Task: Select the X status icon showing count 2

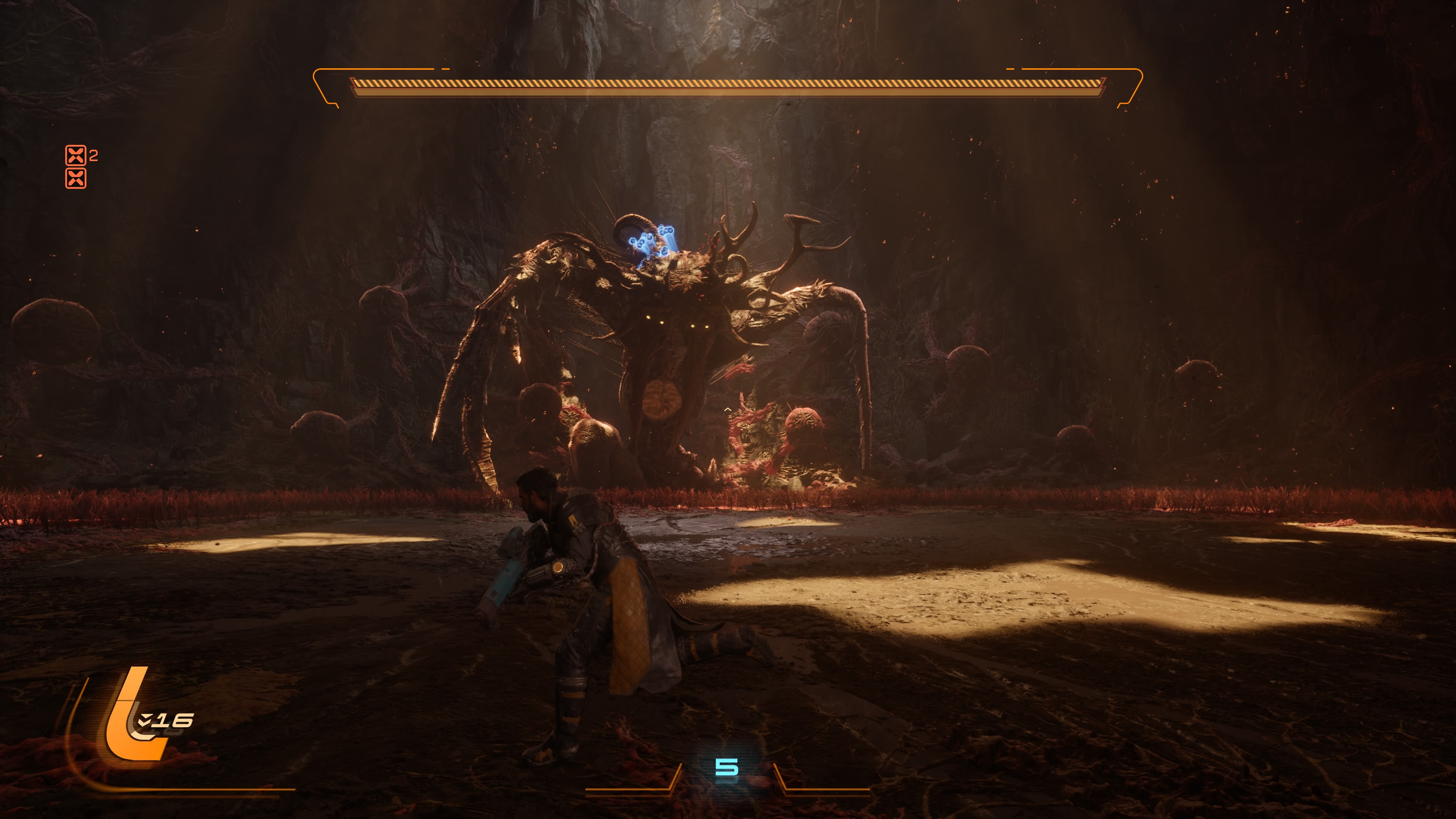Action: (x=76, y=155)
